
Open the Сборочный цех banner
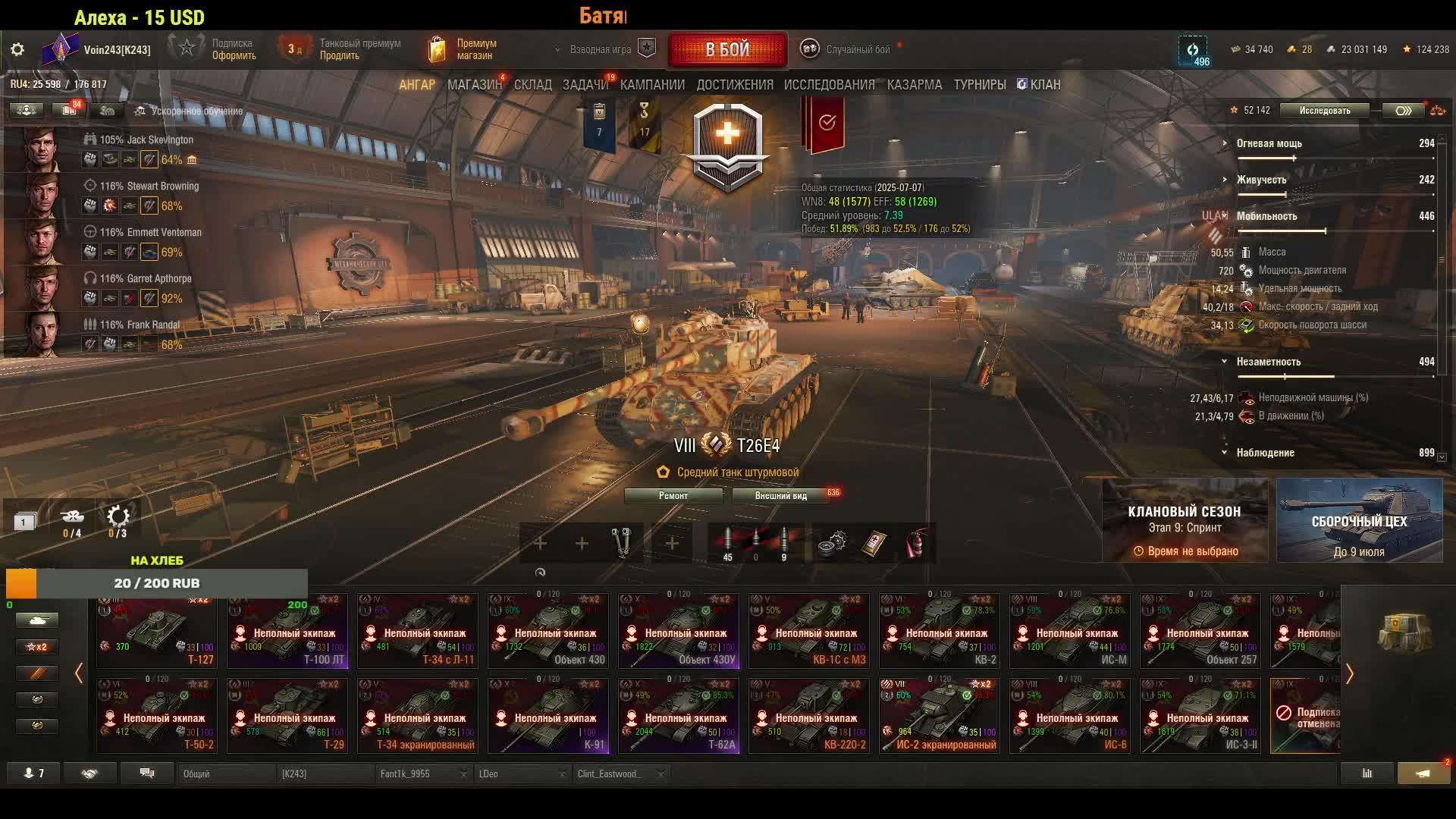[x=1359, y=520]
